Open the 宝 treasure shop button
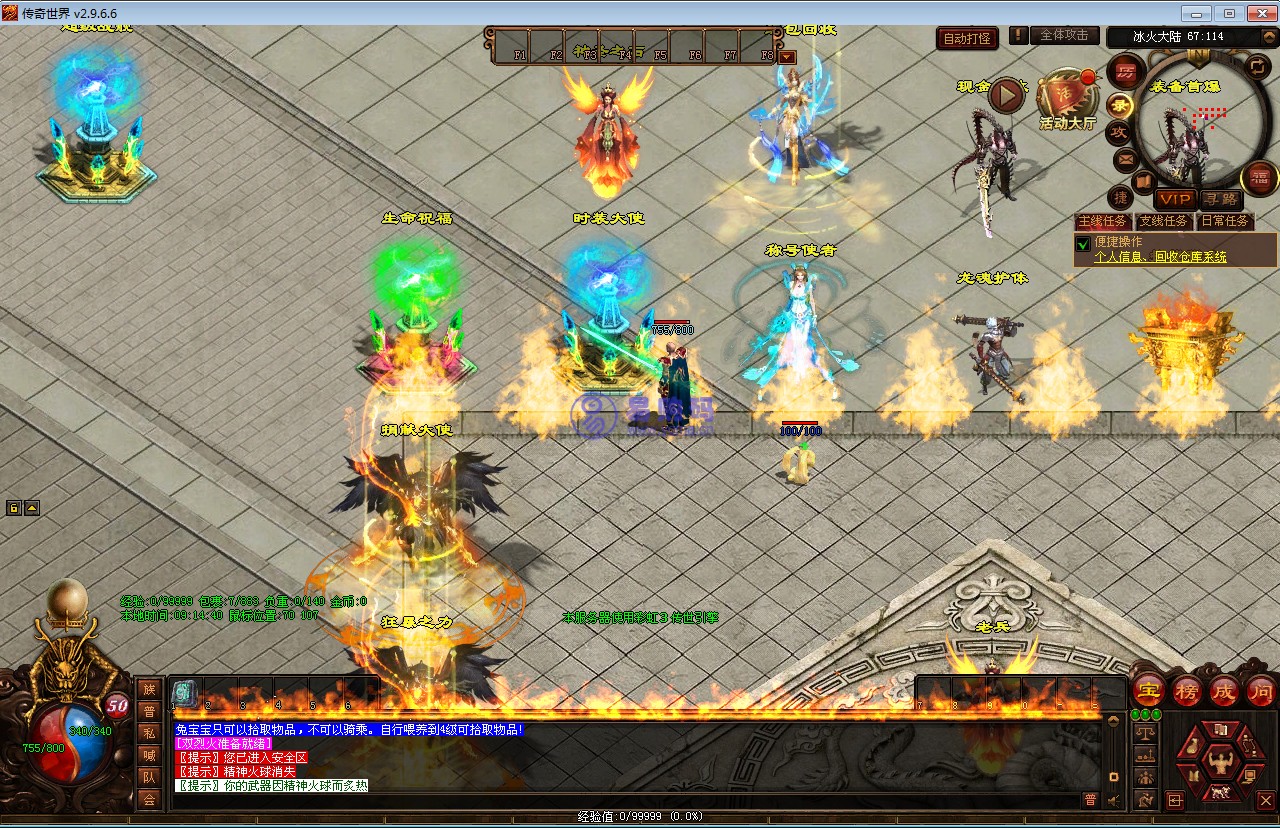Image resolution: width=1280 pixels, height=828 pixels. pyautogui.click(x=1147, y=690)
